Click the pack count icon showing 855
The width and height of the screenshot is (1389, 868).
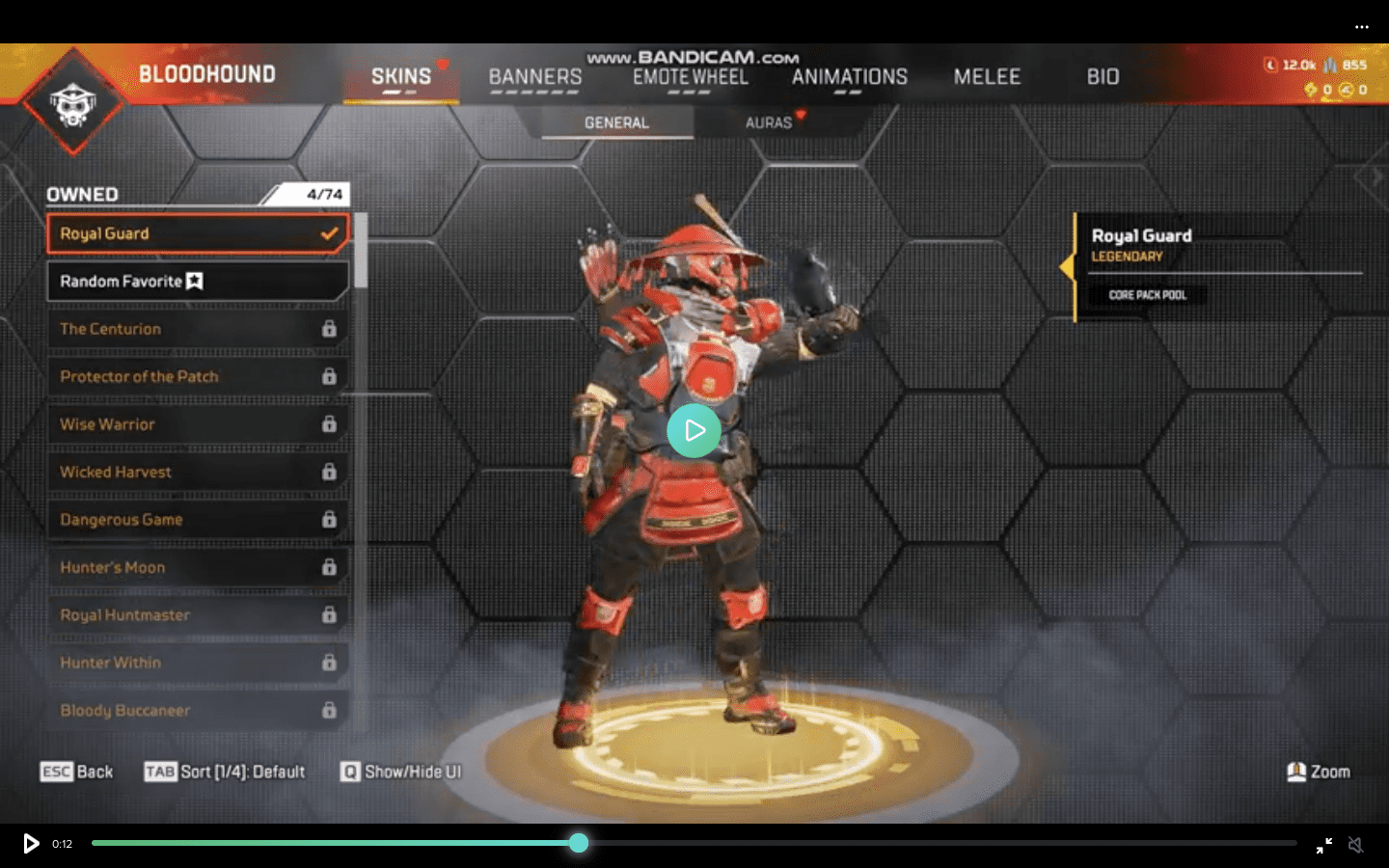coord(1329,65)
